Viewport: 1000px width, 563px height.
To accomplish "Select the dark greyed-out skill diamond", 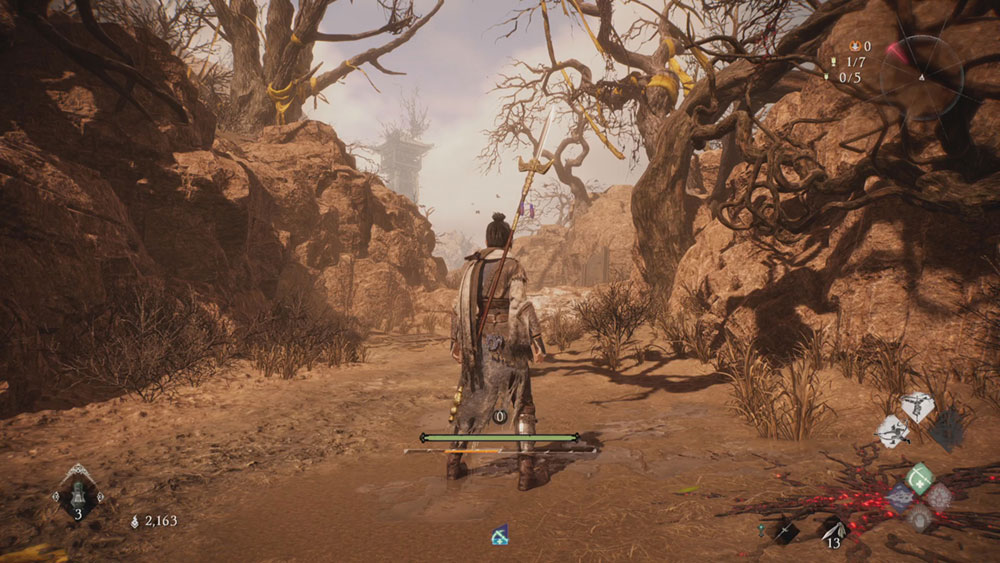I will (946, 429).
